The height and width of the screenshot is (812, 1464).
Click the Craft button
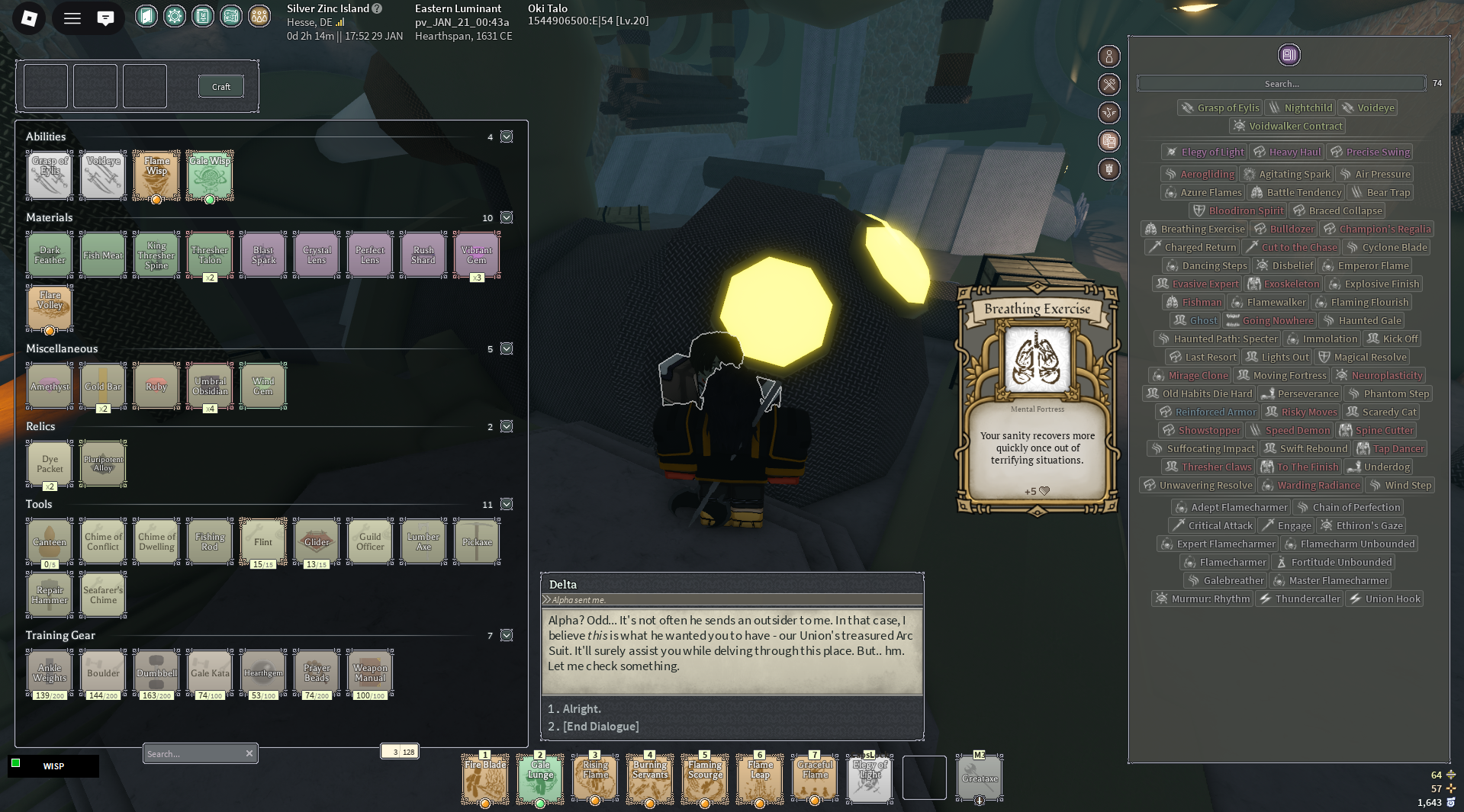click(x=220, y=87)
